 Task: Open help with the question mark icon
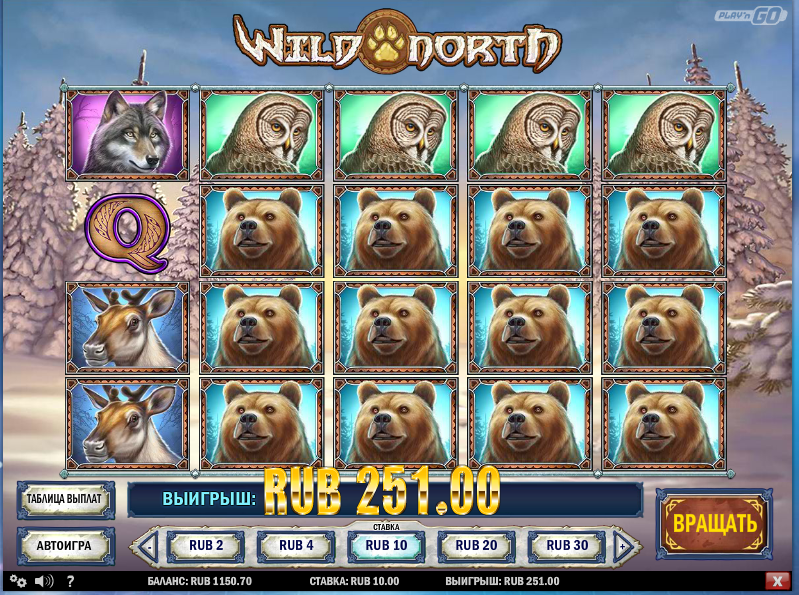71,581
